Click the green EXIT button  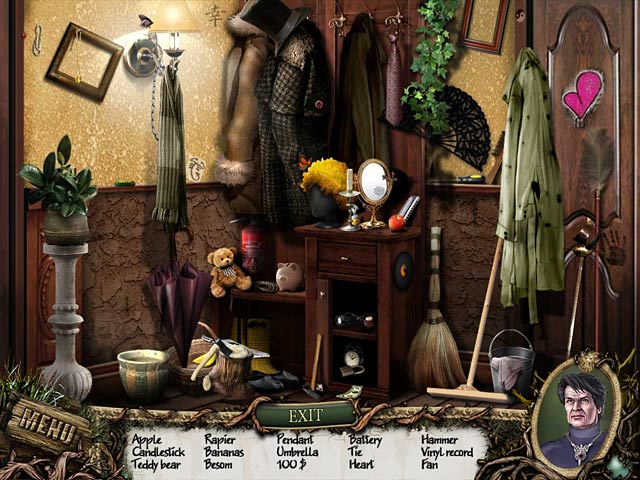305,415
